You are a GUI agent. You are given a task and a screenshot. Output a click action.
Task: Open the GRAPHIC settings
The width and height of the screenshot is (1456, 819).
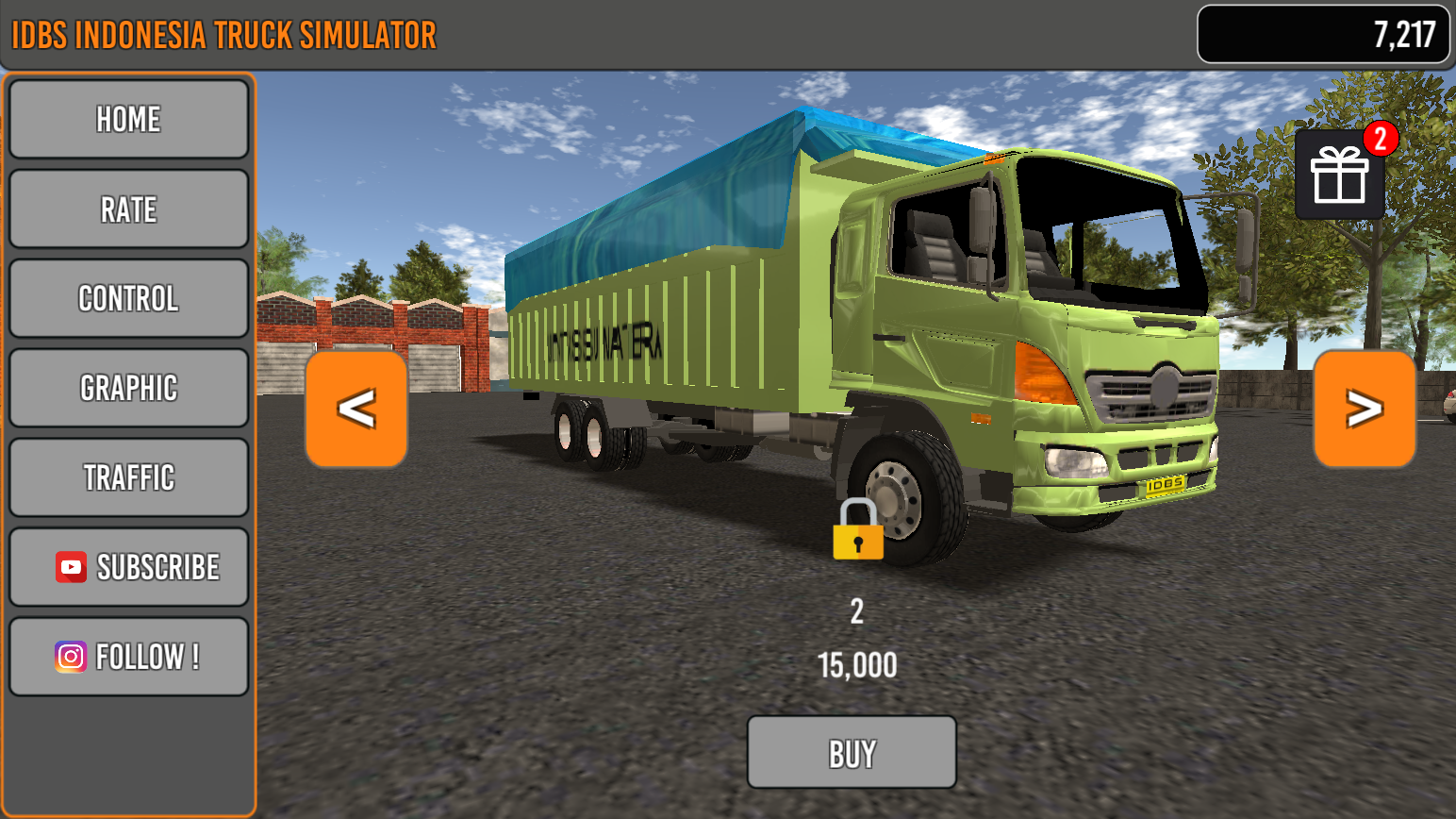(x=128, y=387)
